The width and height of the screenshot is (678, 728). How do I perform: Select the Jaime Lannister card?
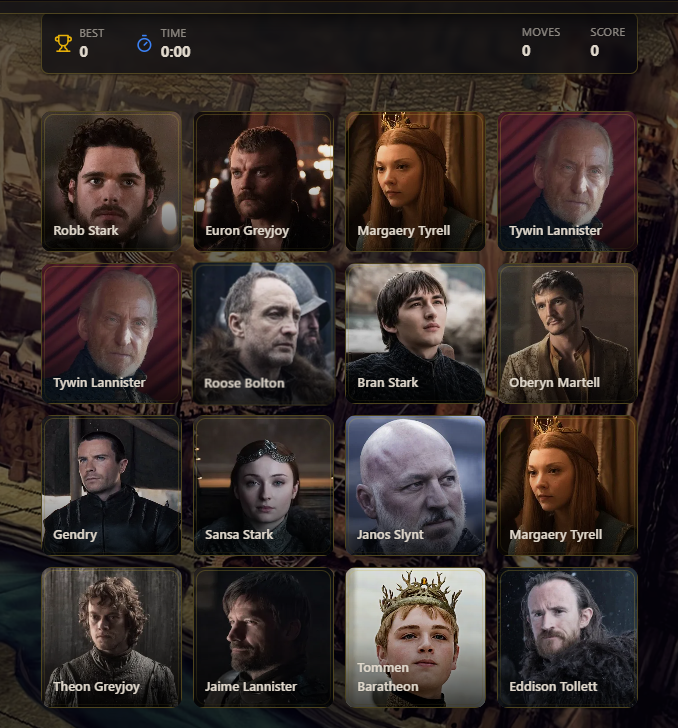263,637
